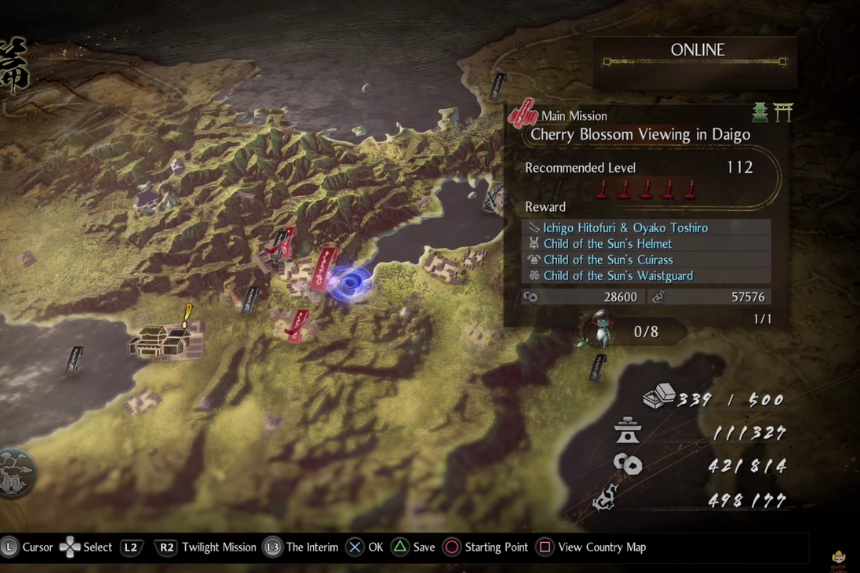Click the green shrine icon in the mission panel
Image resolution: width=860 pixels, height=573 pixels.
[x=760, y=113]
